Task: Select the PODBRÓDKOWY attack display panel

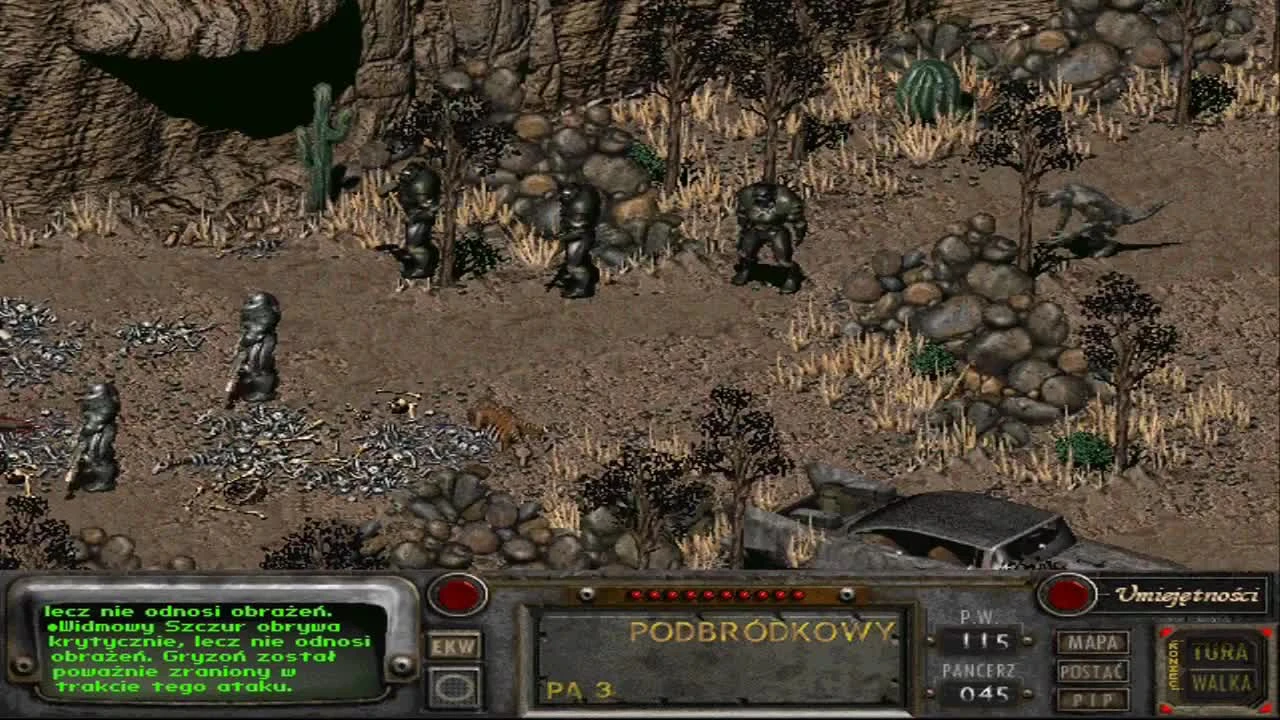Action: pyautogui.click(x=763, y=630)
